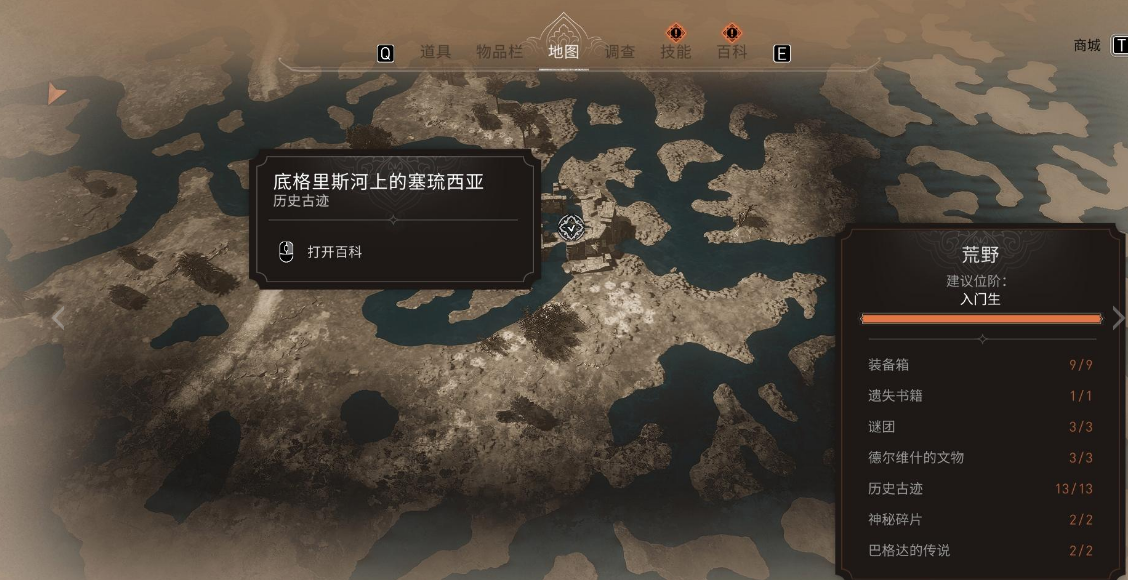1128x580 pixels.
Task: Select the 地图 map tab
Action: coord(564,52)
